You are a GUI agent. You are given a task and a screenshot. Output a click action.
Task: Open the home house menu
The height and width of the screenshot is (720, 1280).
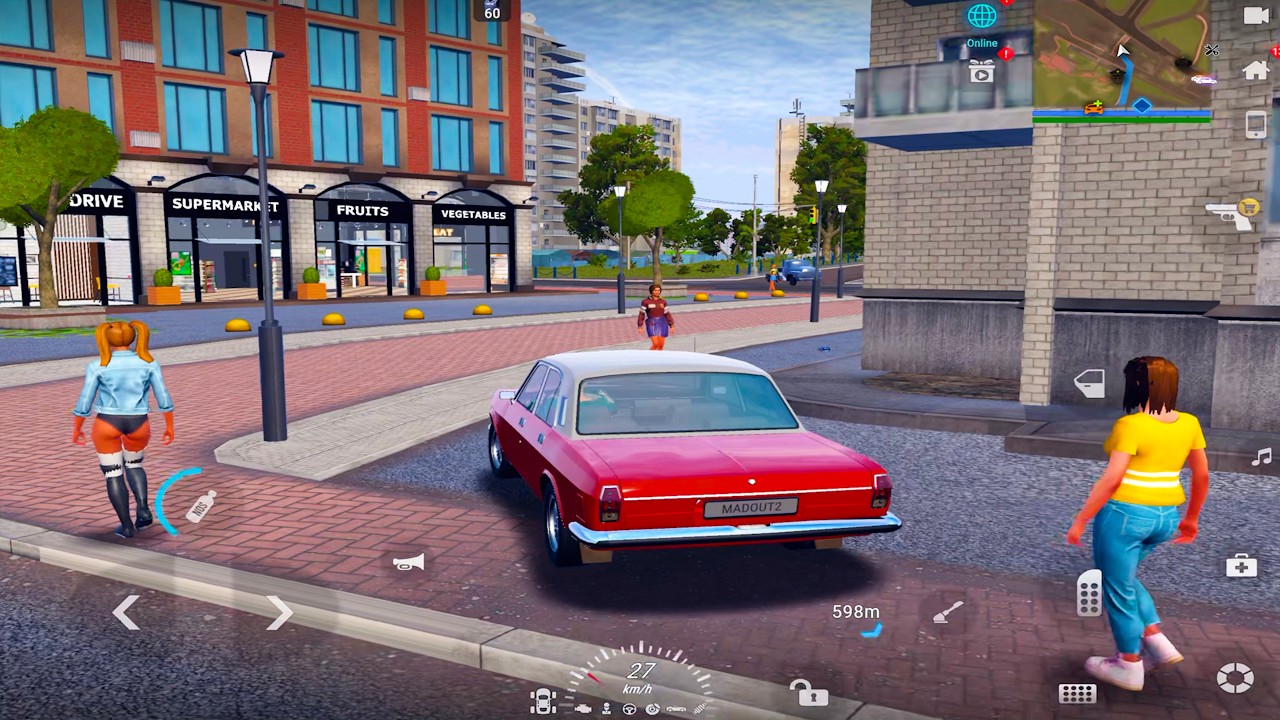1256,70
